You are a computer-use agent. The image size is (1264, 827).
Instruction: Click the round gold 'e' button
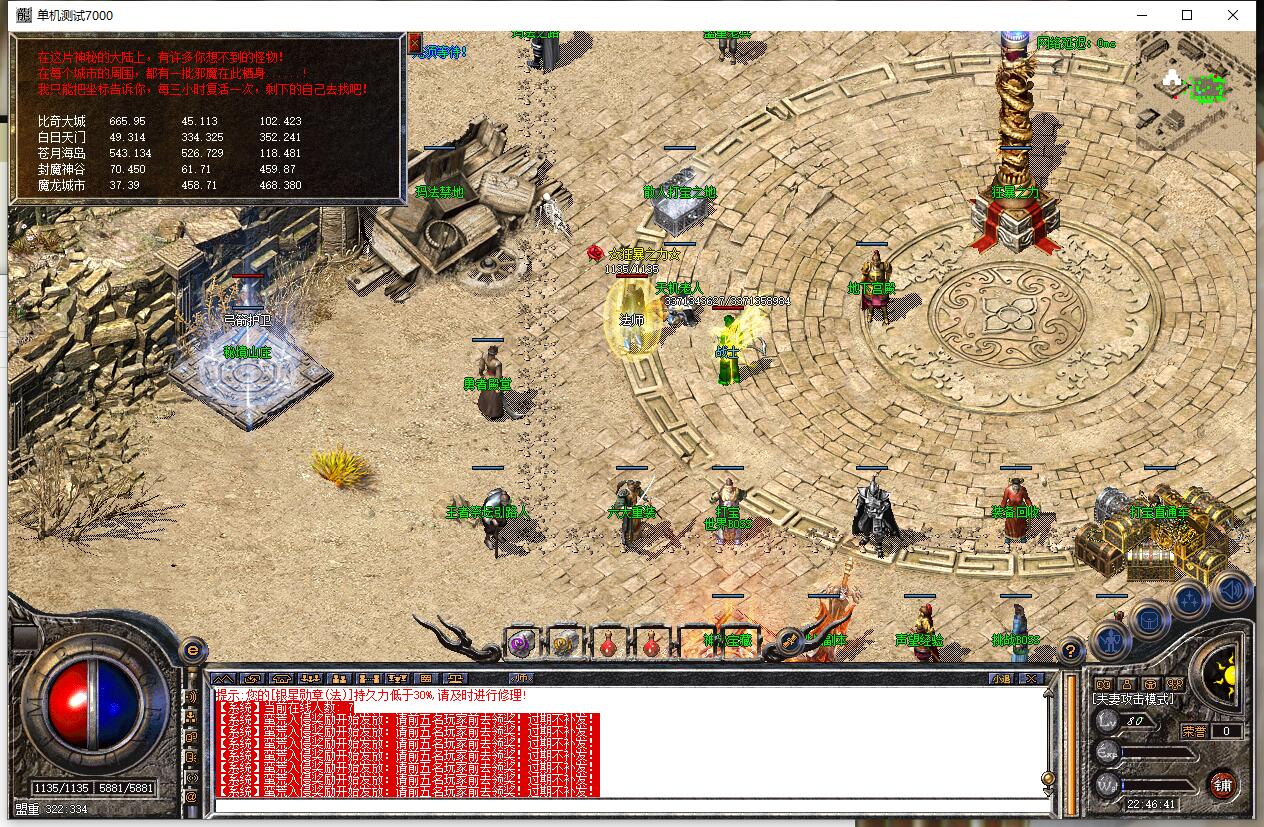point(193,650)
